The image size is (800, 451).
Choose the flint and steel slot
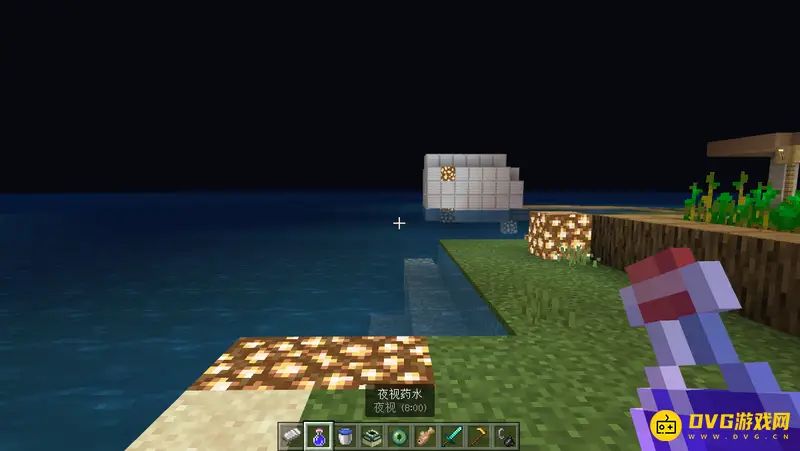[x=507, y=436]
